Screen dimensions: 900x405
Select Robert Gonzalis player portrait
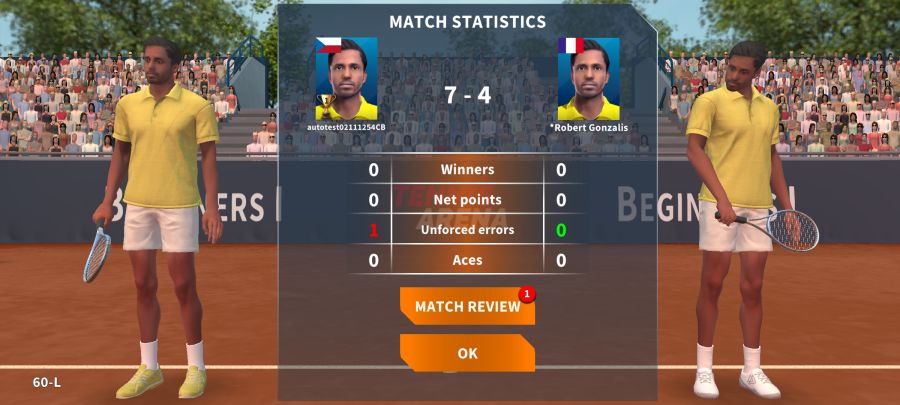pyautogui.click(x=588, y=80)
